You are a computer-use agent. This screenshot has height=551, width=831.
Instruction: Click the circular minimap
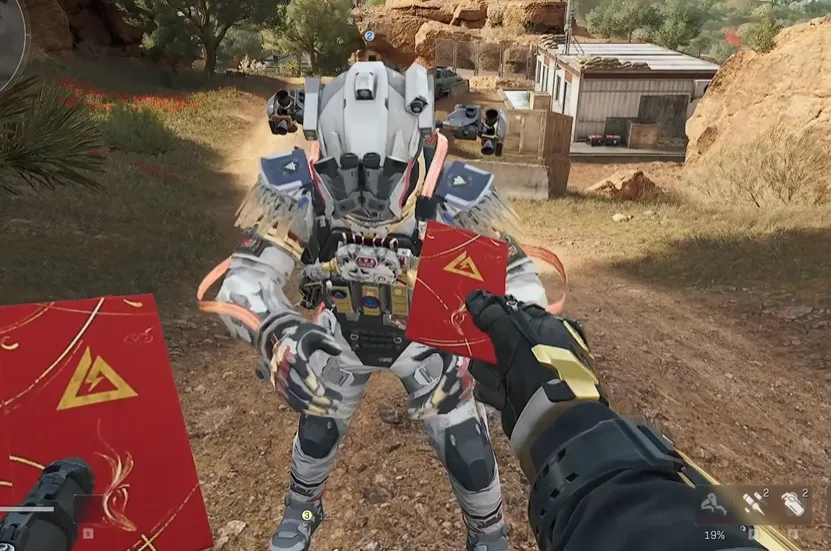point(10,40)
